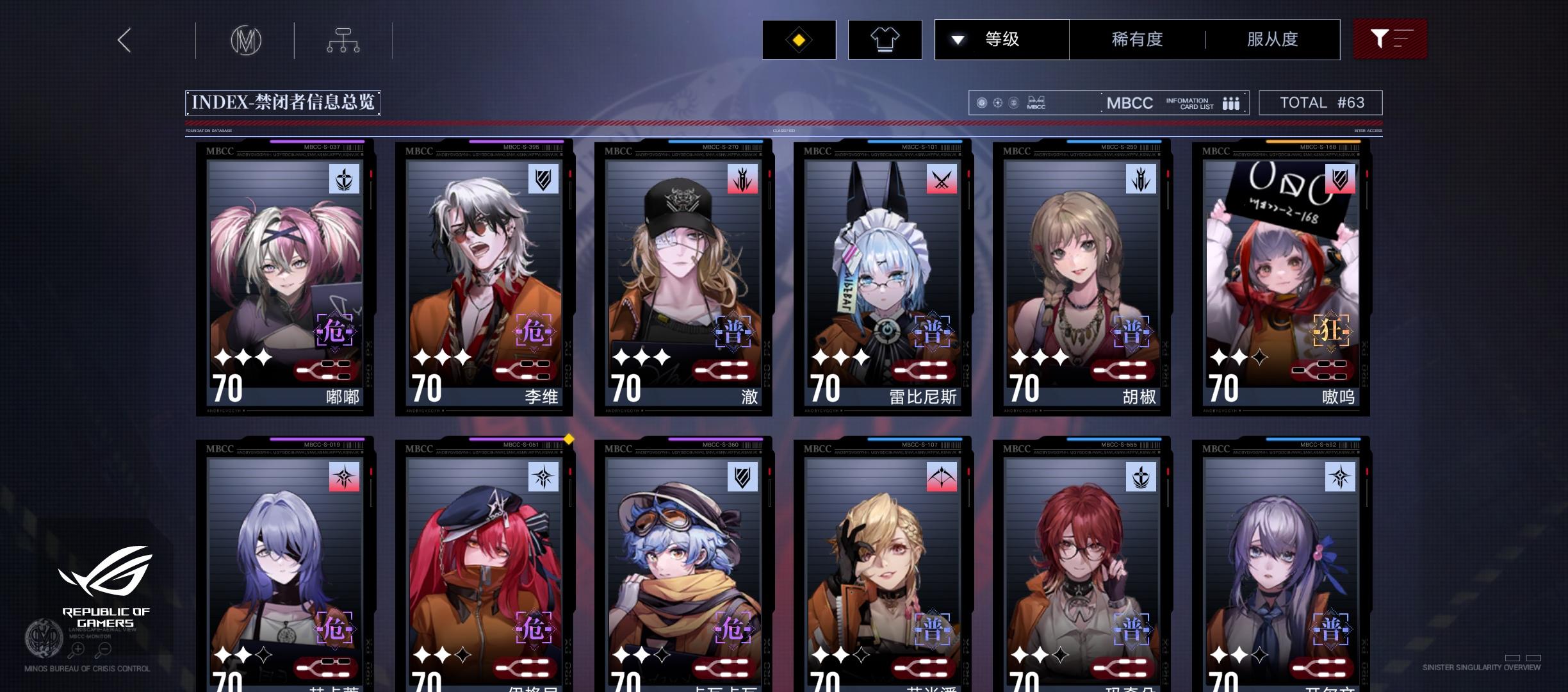Click the crossed-swords icon on 雷比尼斯's card

click(x=942, y=180)
